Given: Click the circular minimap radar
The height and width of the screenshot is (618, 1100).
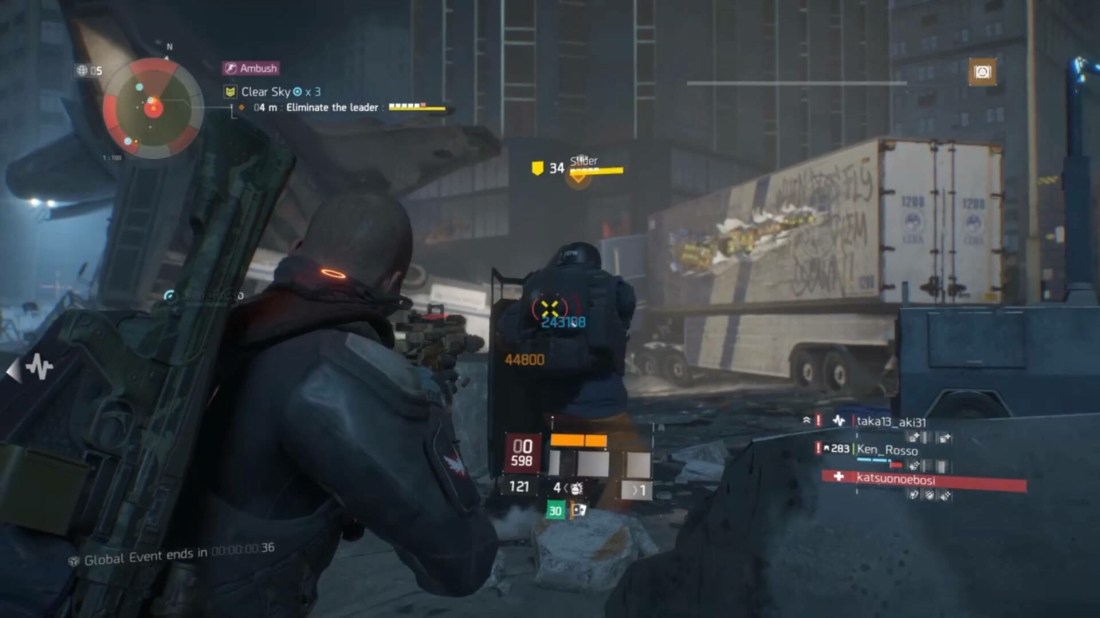Looking at the screenshot, I should point(153,104).
